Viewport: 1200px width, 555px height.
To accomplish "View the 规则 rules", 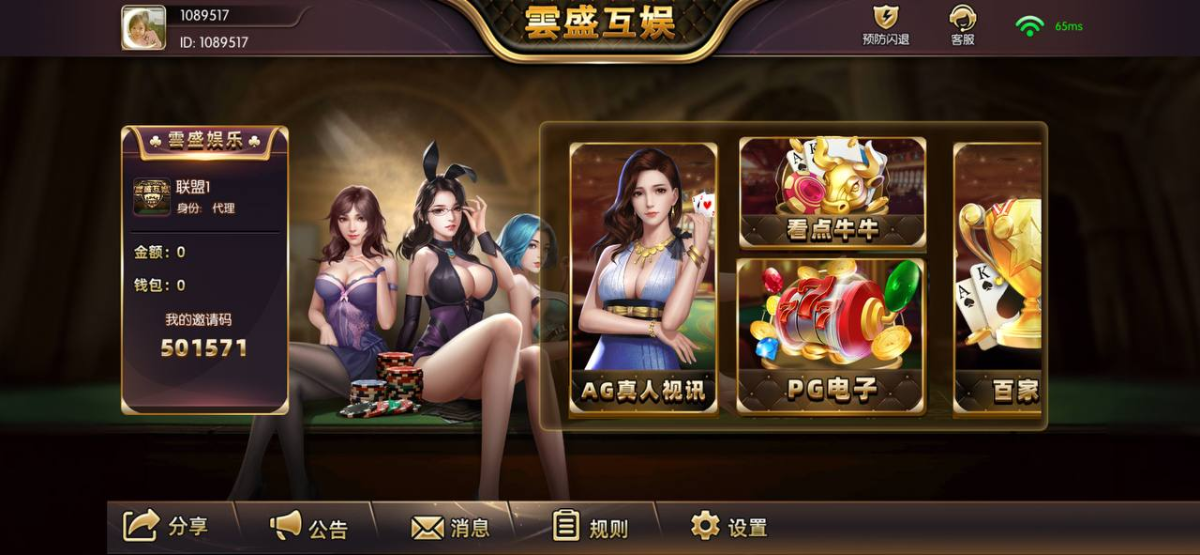I will click(x=590, y=527).
